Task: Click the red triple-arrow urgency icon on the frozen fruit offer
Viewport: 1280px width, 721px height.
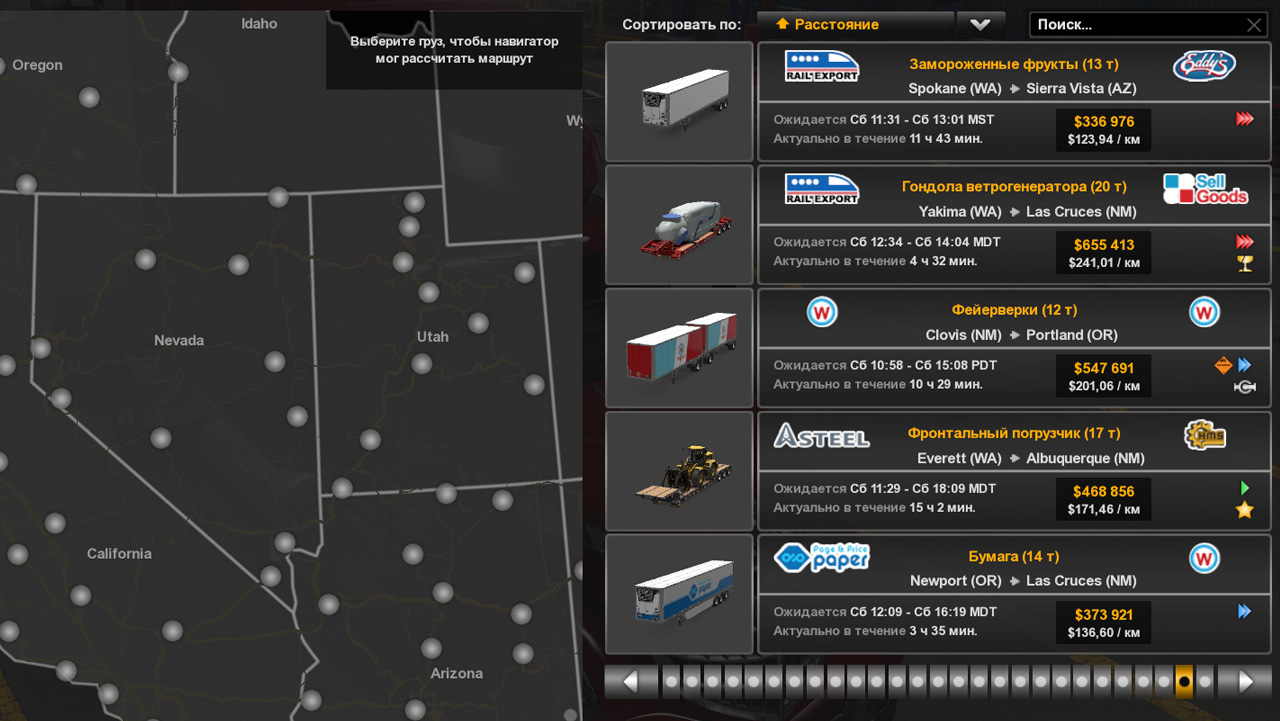Action: [1244, 118]
